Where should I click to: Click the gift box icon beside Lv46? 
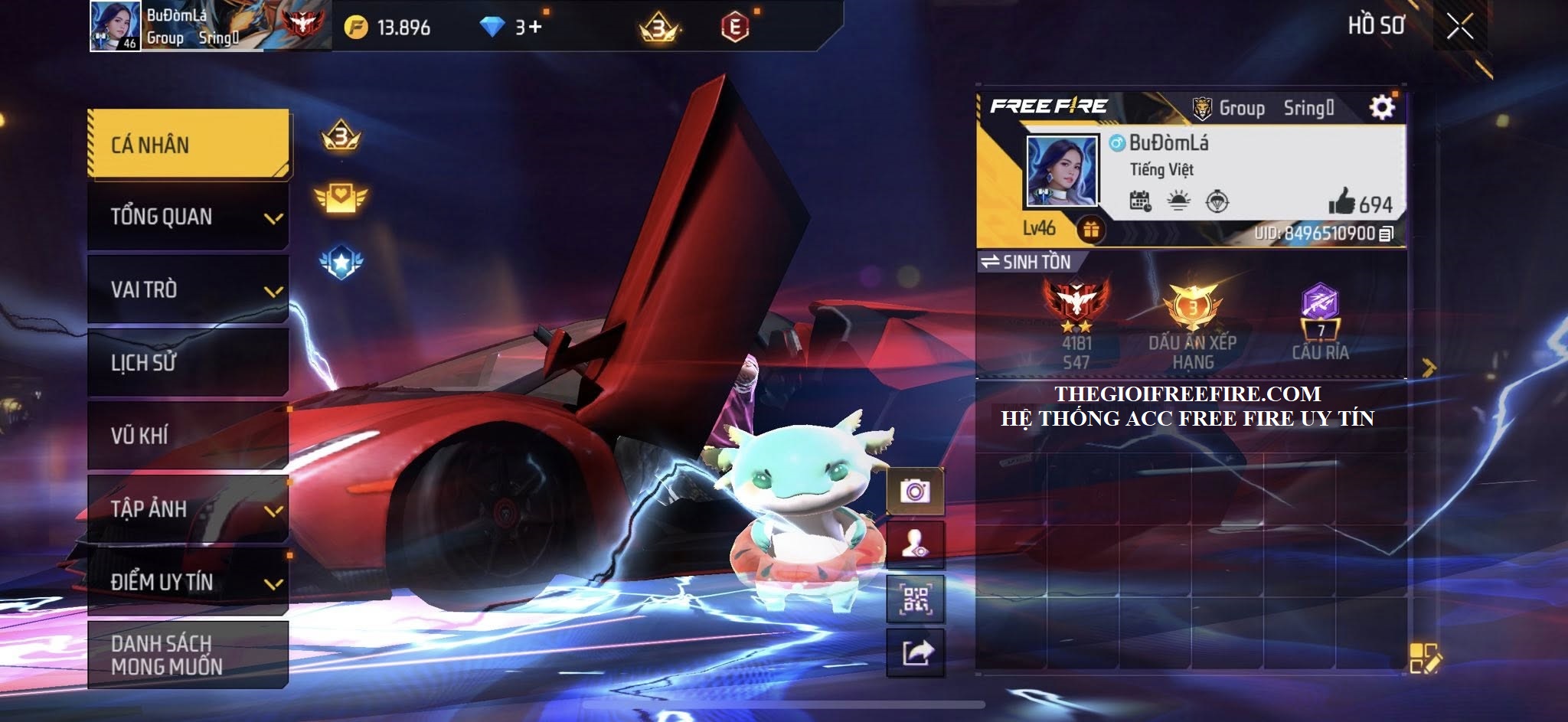[1090, 229]
